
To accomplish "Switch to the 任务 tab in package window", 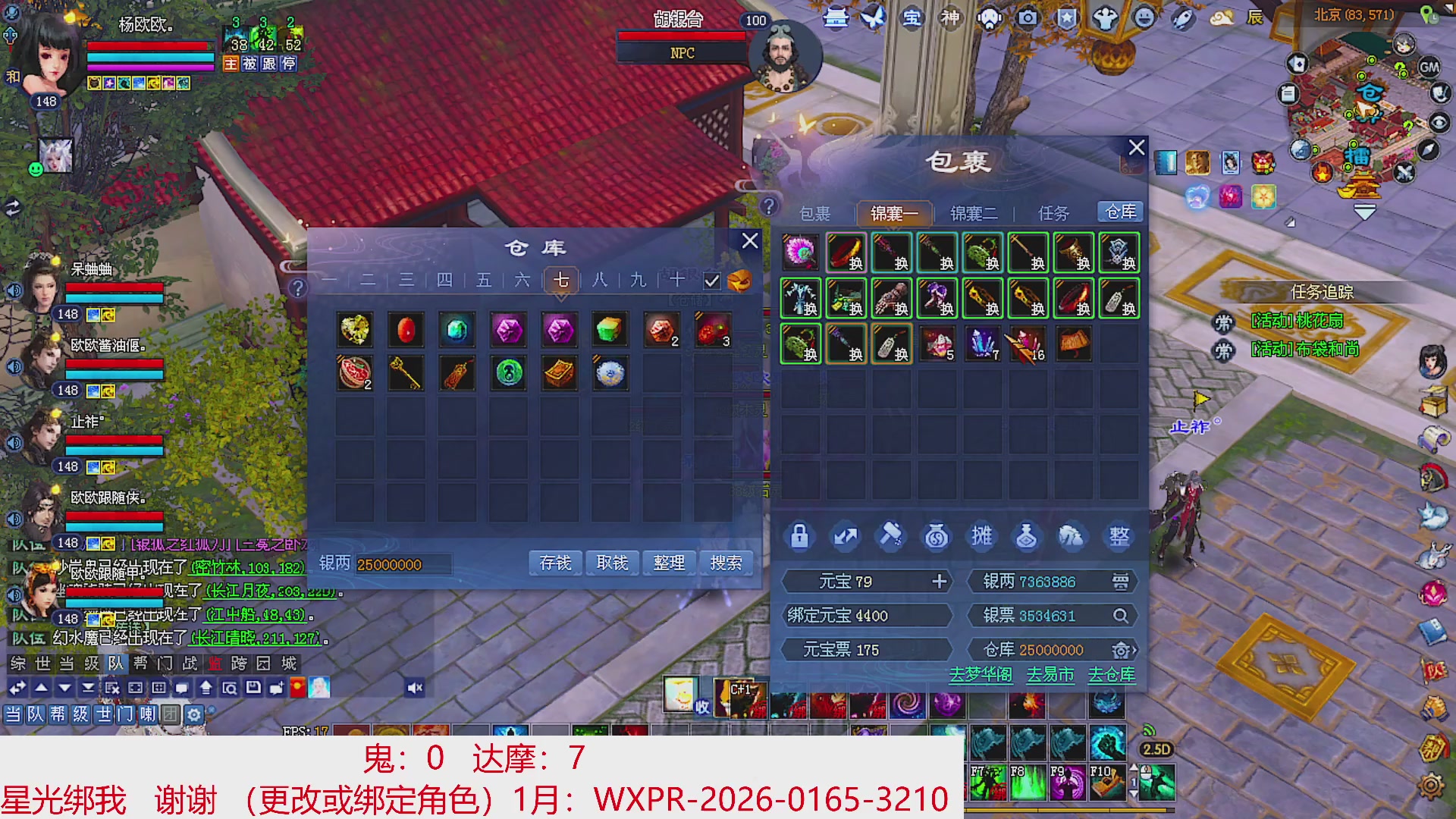I will click(x=1050, y=213).
